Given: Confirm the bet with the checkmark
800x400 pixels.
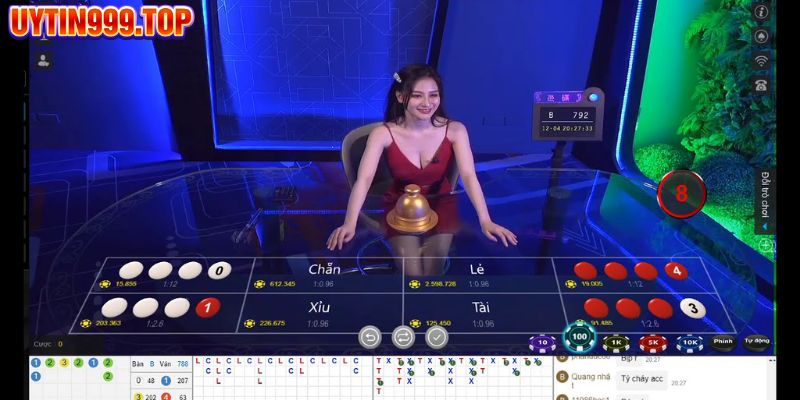Looking at the screenshot, I should point(437,337).
